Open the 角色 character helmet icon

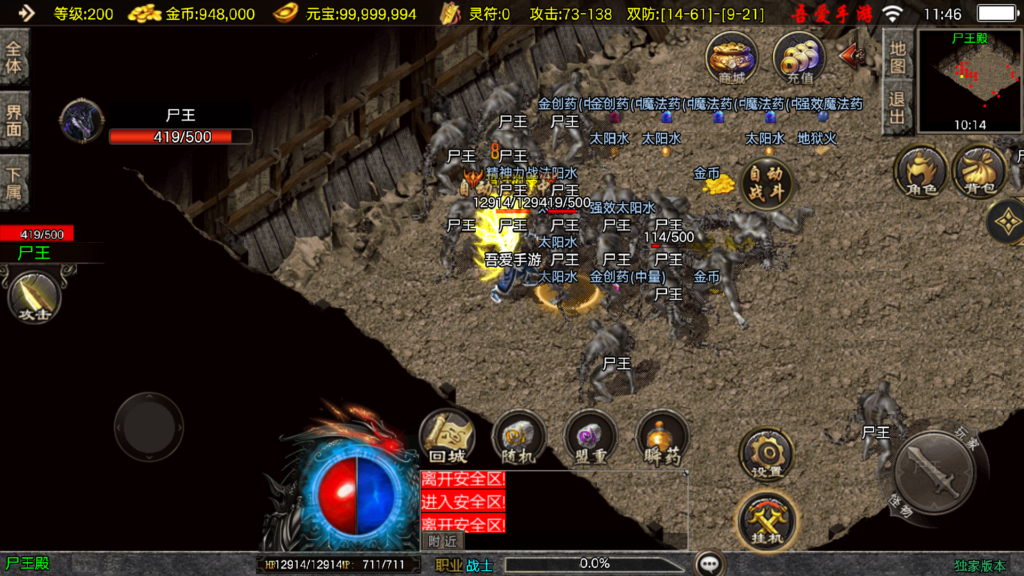click(x=920, y=171)
